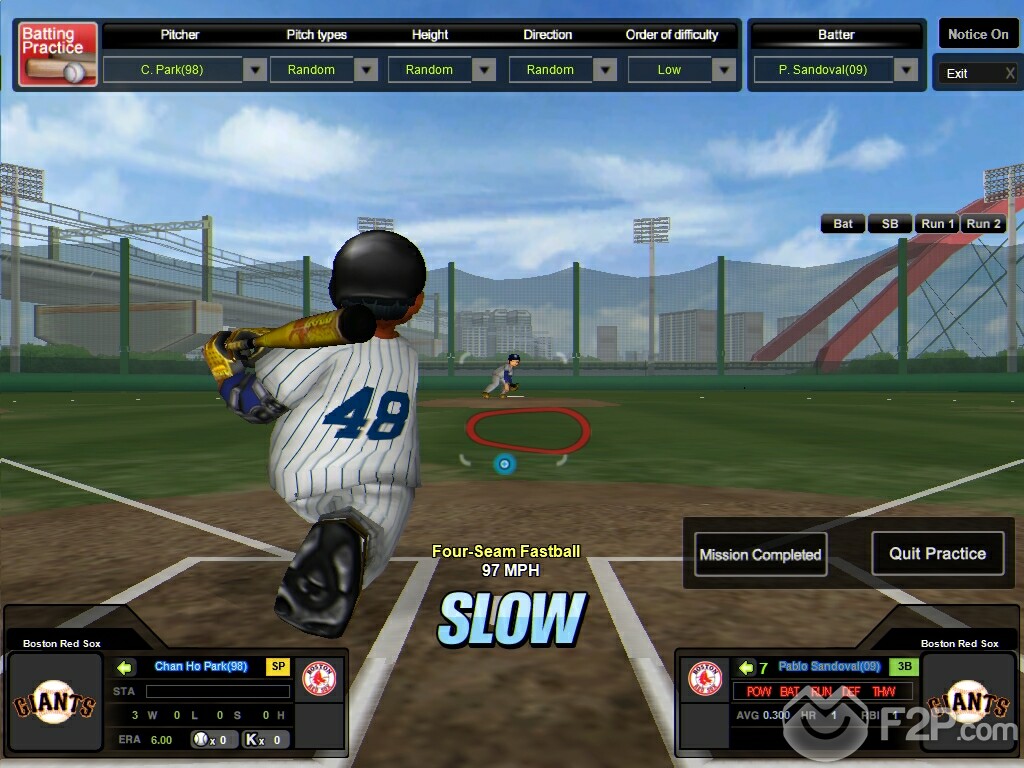
Task: Exit batting practice with Exit button
Action: [975, 73]
